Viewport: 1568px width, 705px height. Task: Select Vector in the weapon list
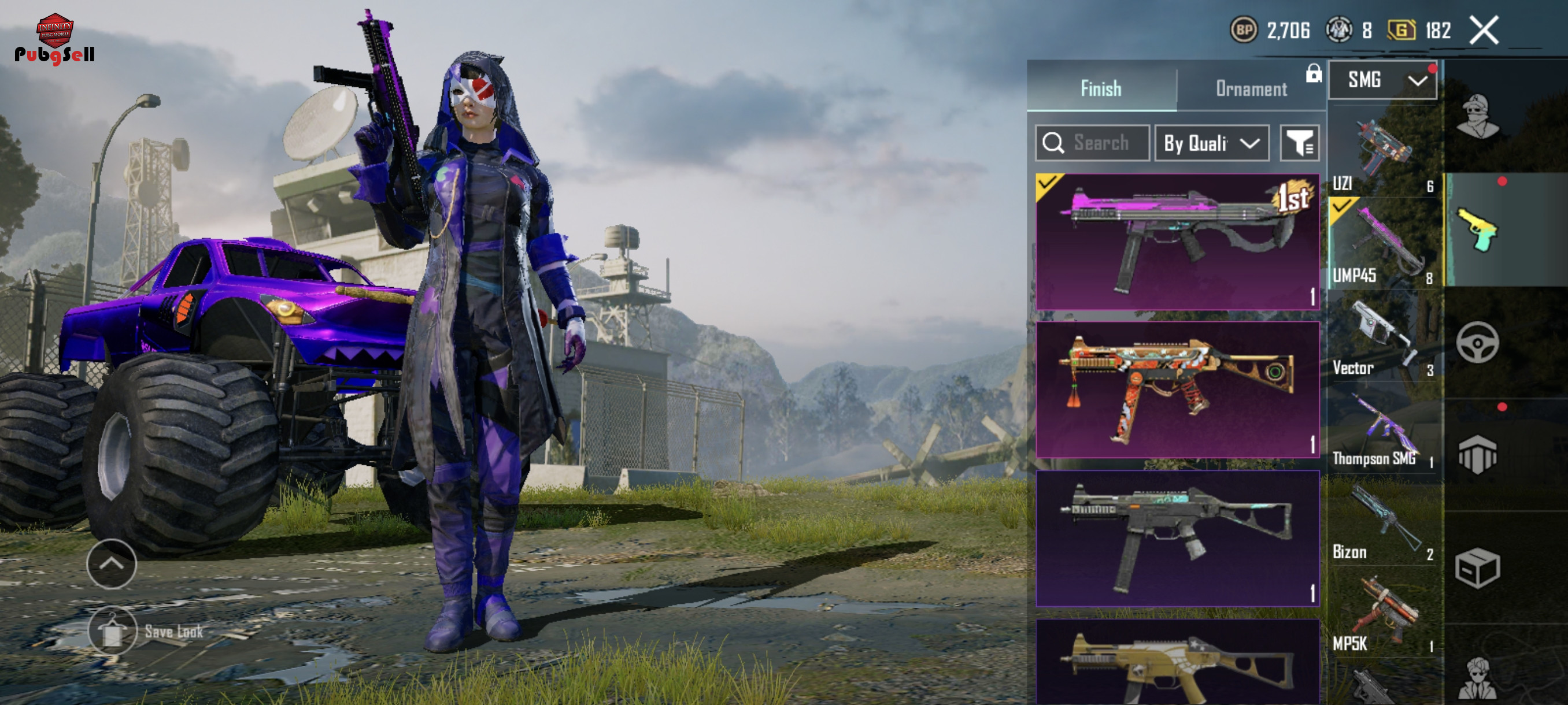click(x=1383, y=337)
